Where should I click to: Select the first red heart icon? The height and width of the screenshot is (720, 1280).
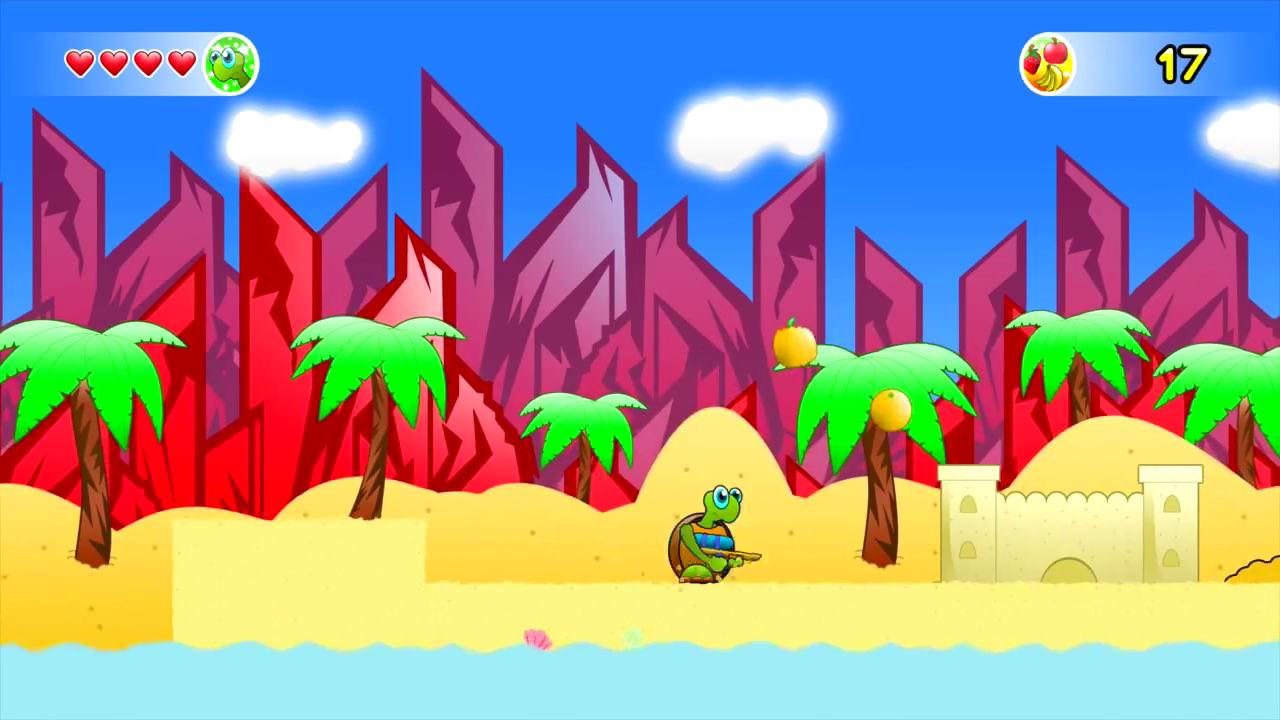(78, 62)
